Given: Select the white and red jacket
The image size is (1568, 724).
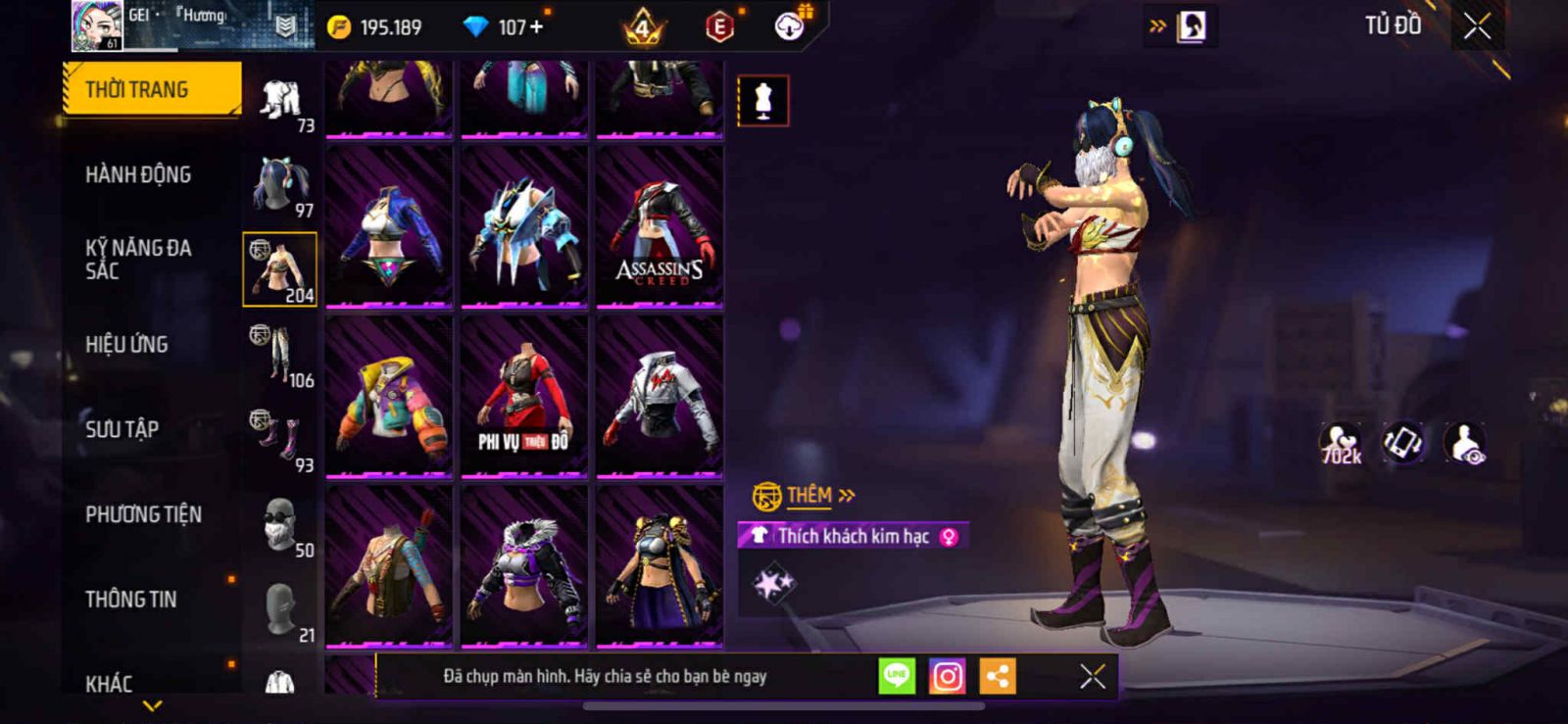Looking at the screenshot, I should point(660,397).
